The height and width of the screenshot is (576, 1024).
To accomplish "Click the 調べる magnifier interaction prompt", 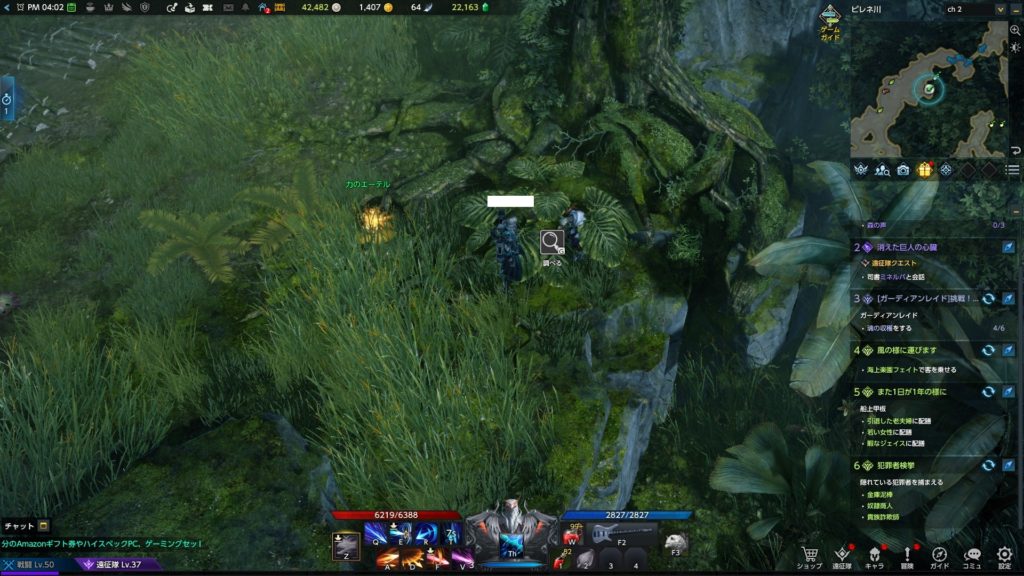I will 552,242.
